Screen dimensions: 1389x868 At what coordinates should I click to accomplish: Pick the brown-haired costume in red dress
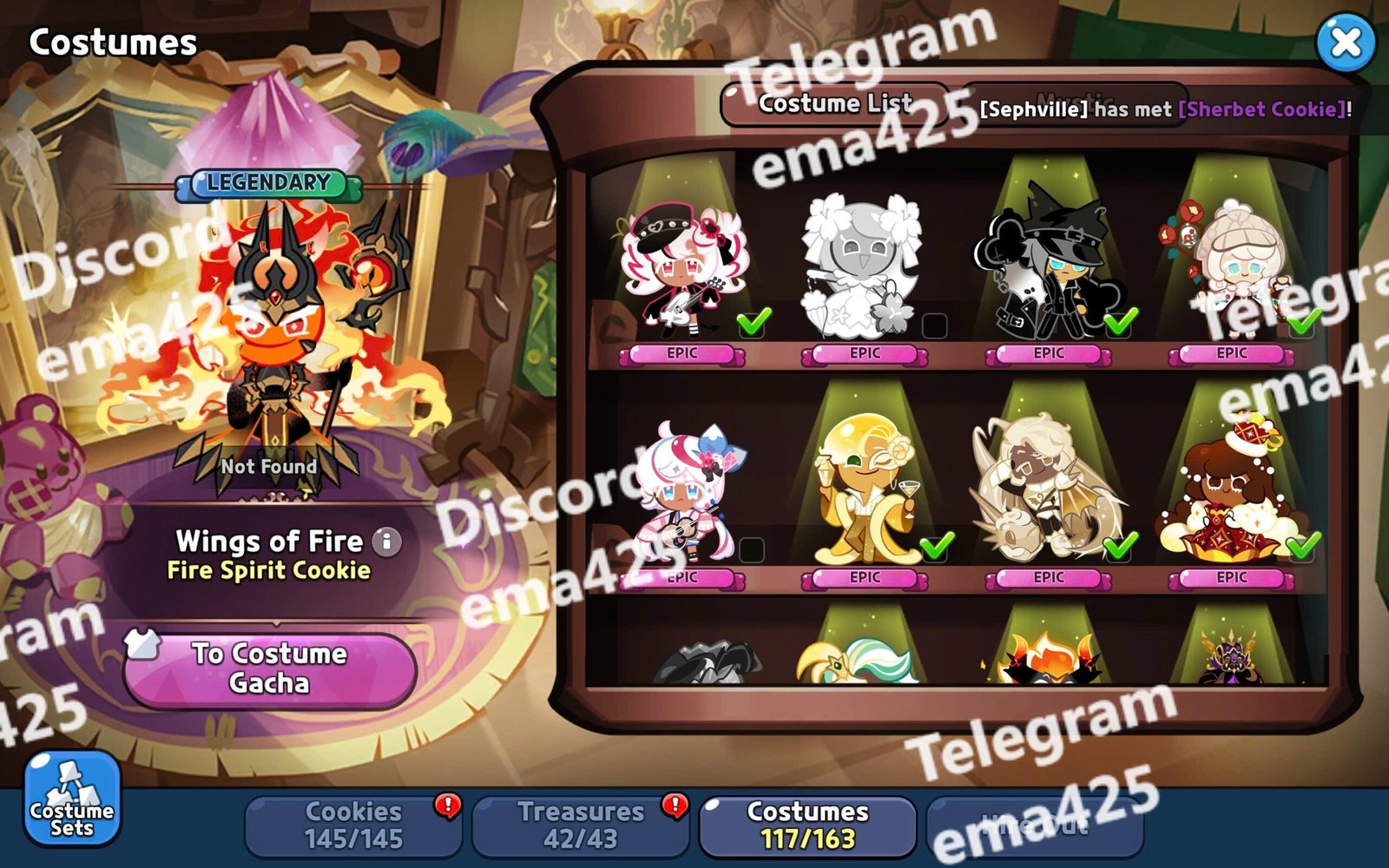point(1231,495)
